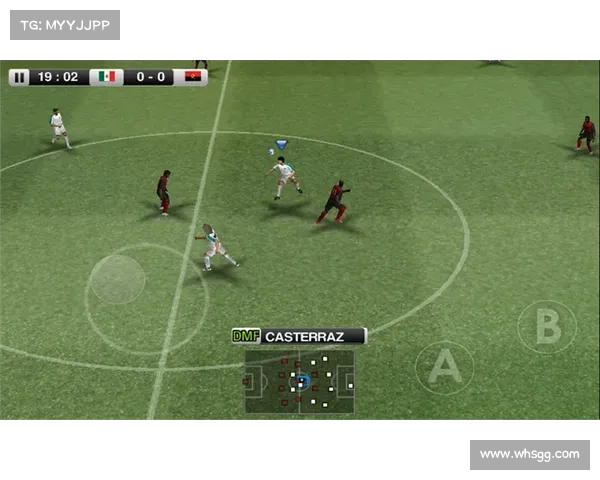Tap the B action button
This screenshot has width=600, height=480.
tap(547, 326)
